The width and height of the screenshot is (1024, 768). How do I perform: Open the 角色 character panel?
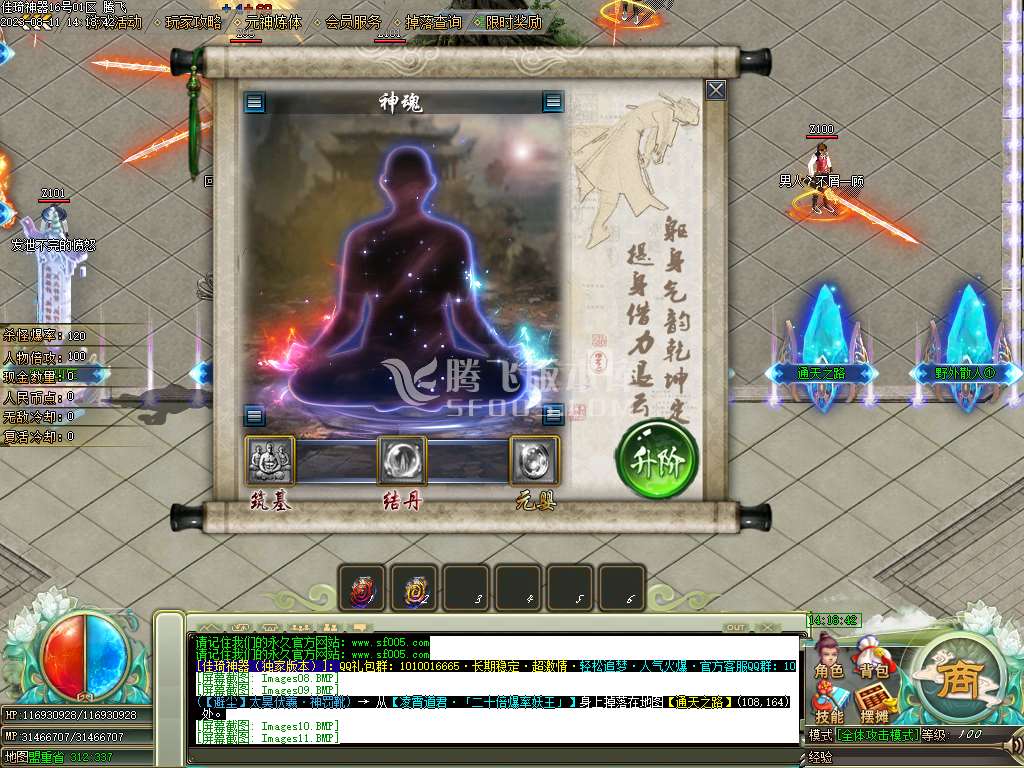point(828,661)
